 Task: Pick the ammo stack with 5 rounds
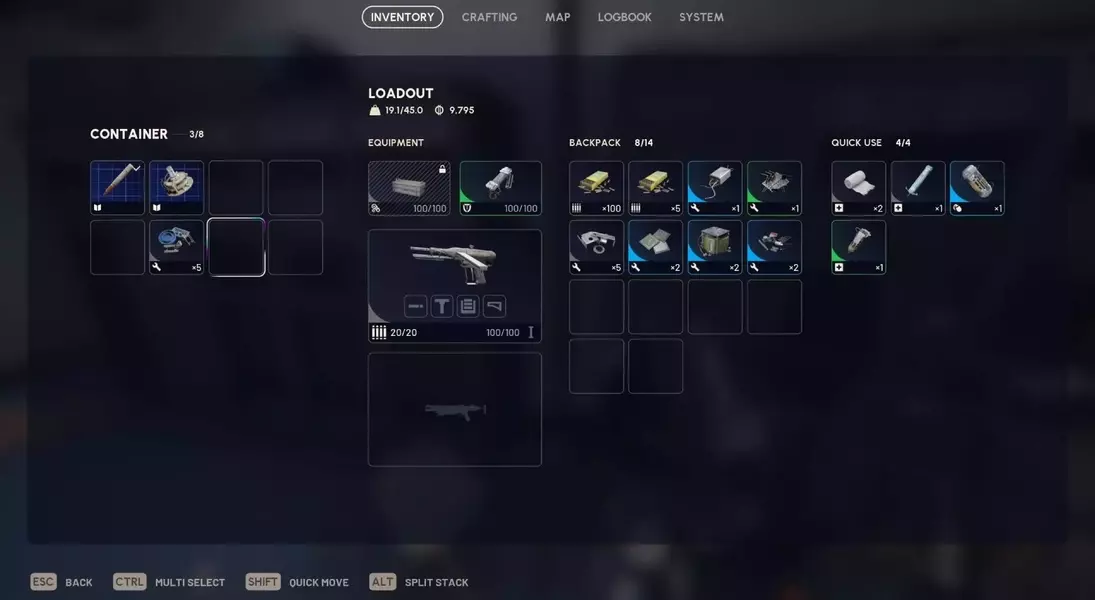pos(655,188)
